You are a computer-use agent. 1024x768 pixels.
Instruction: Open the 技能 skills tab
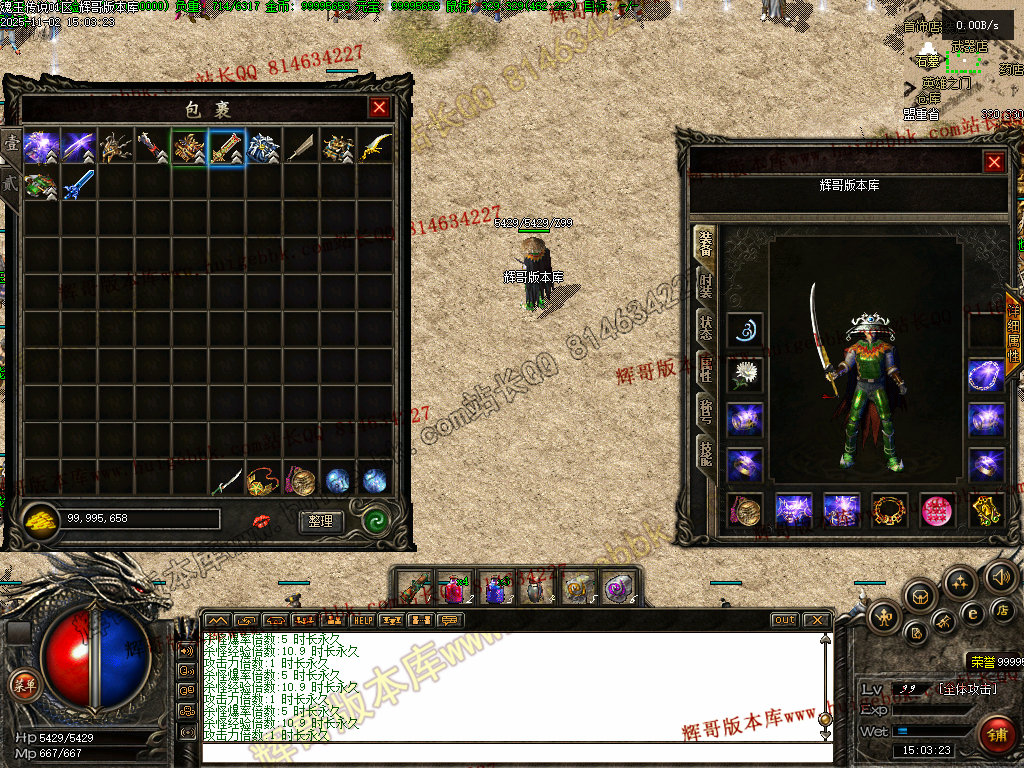pos(705,452)
